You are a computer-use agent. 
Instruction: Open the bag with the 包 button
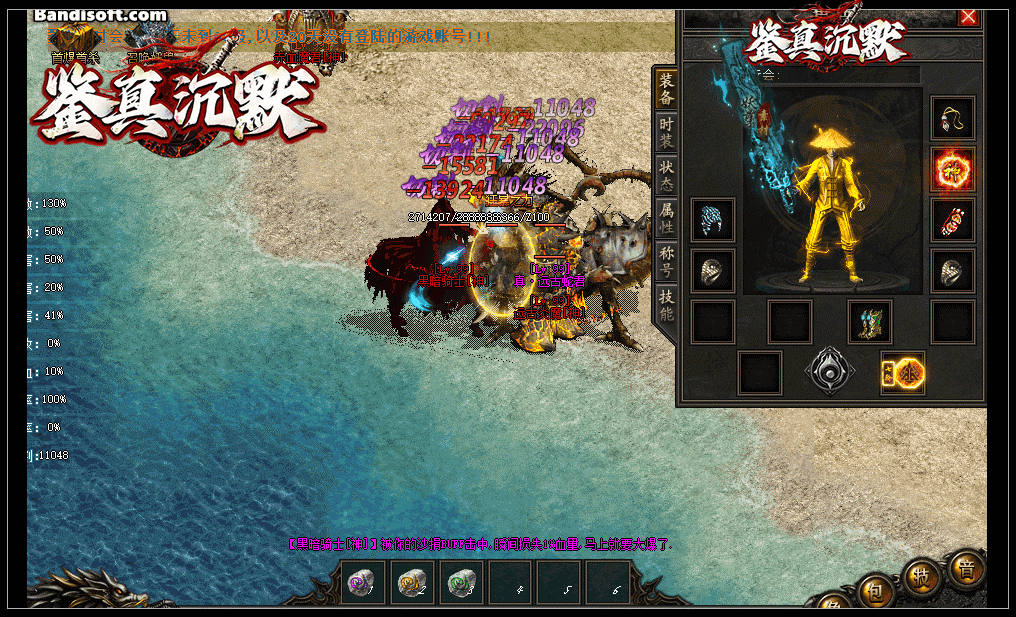(x=874, y=591)
